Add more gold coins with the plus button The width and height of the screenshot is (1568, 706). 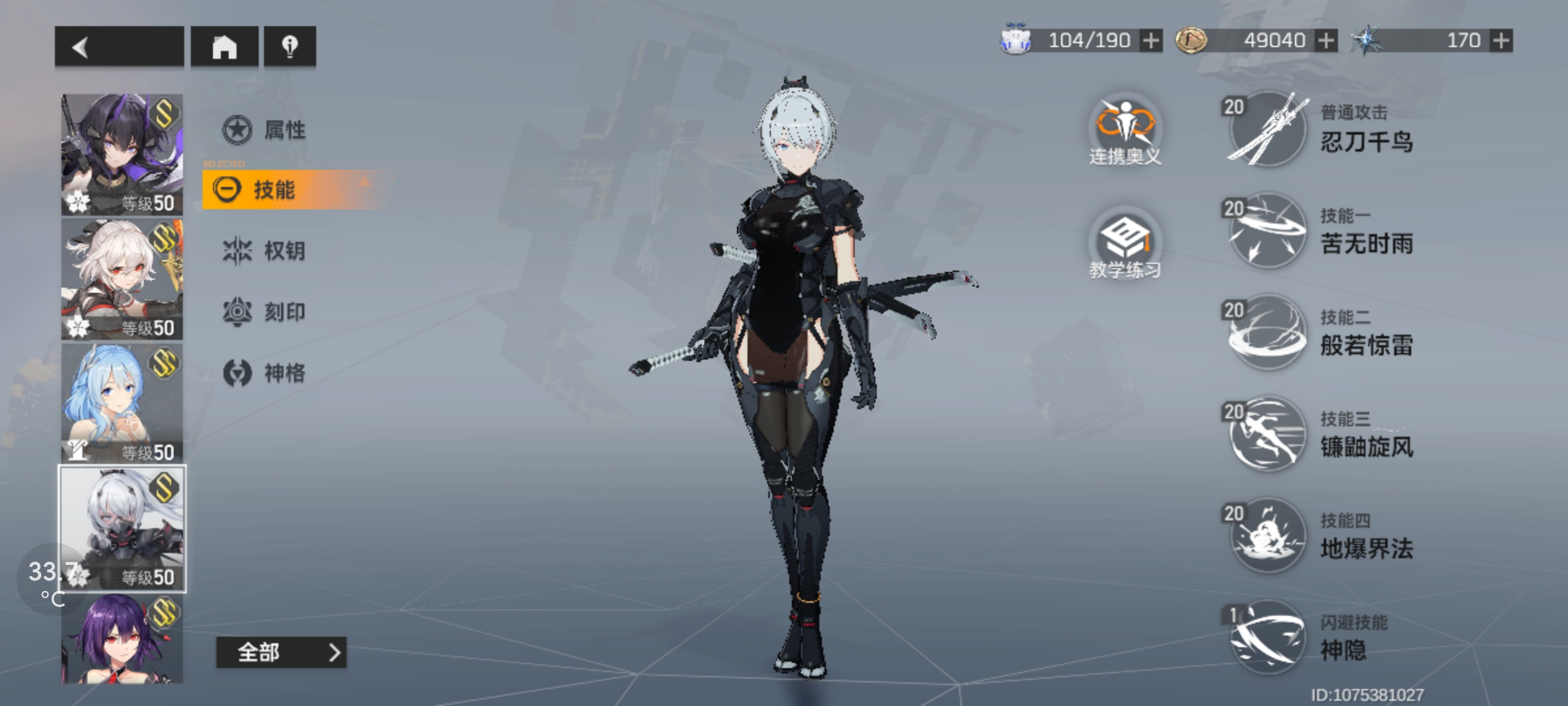[1326, 41]
